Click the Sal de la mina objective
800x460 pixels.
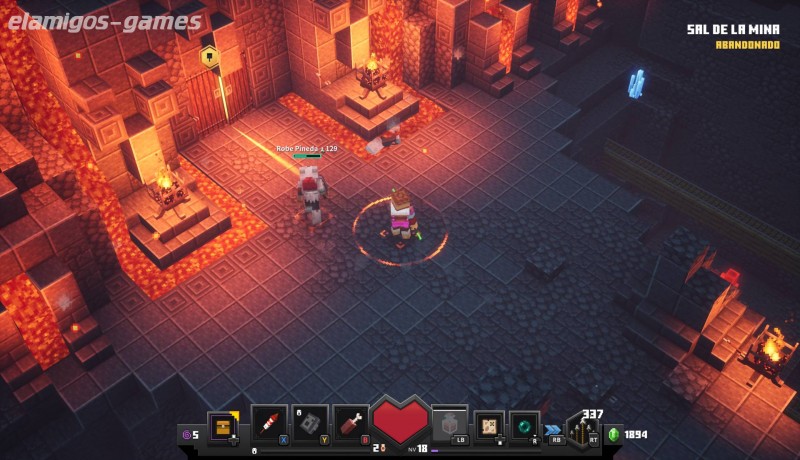click(x=733, y=29)
